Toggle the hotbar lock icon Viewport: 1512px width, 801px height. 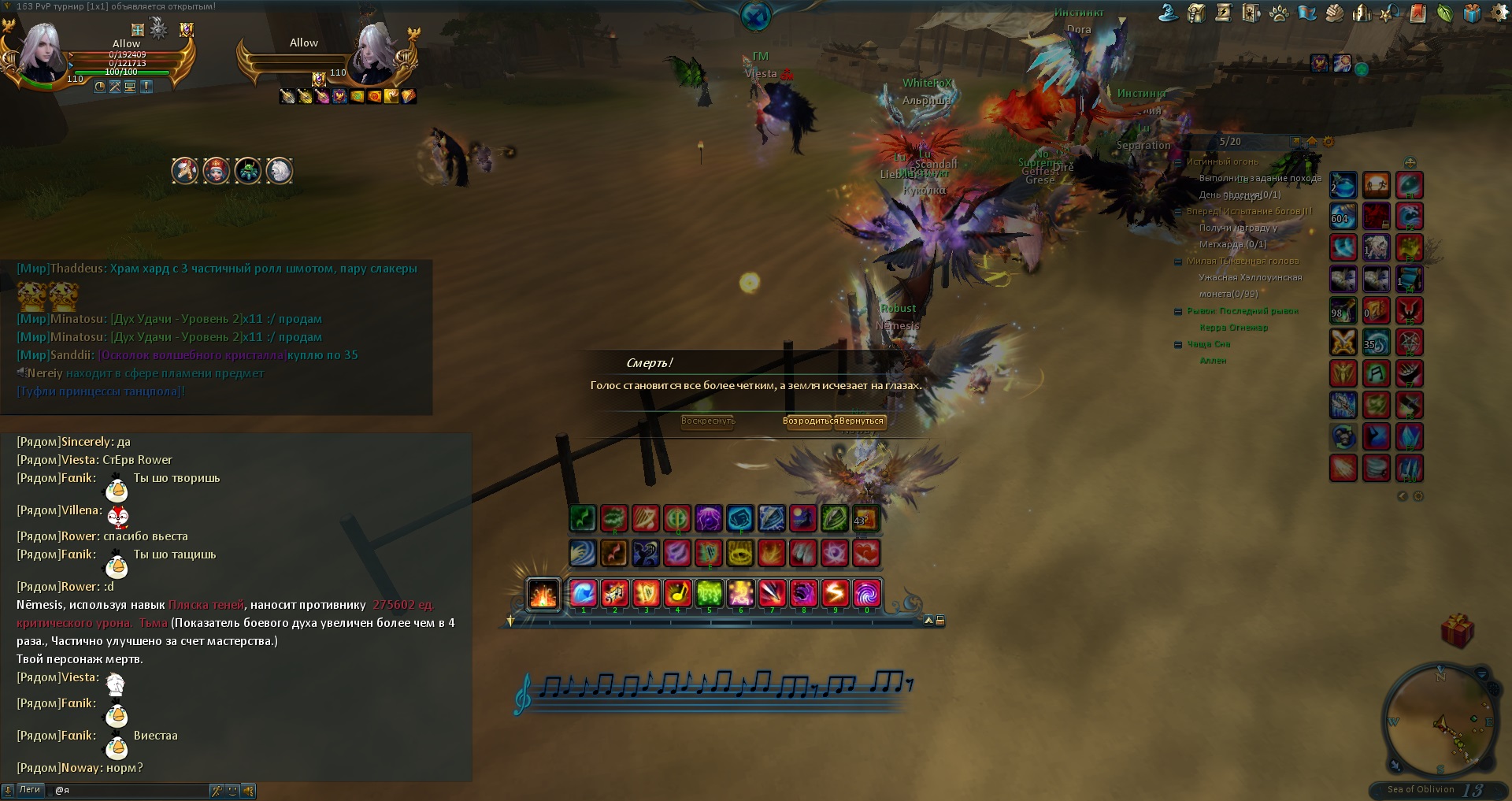click(940, 621)
